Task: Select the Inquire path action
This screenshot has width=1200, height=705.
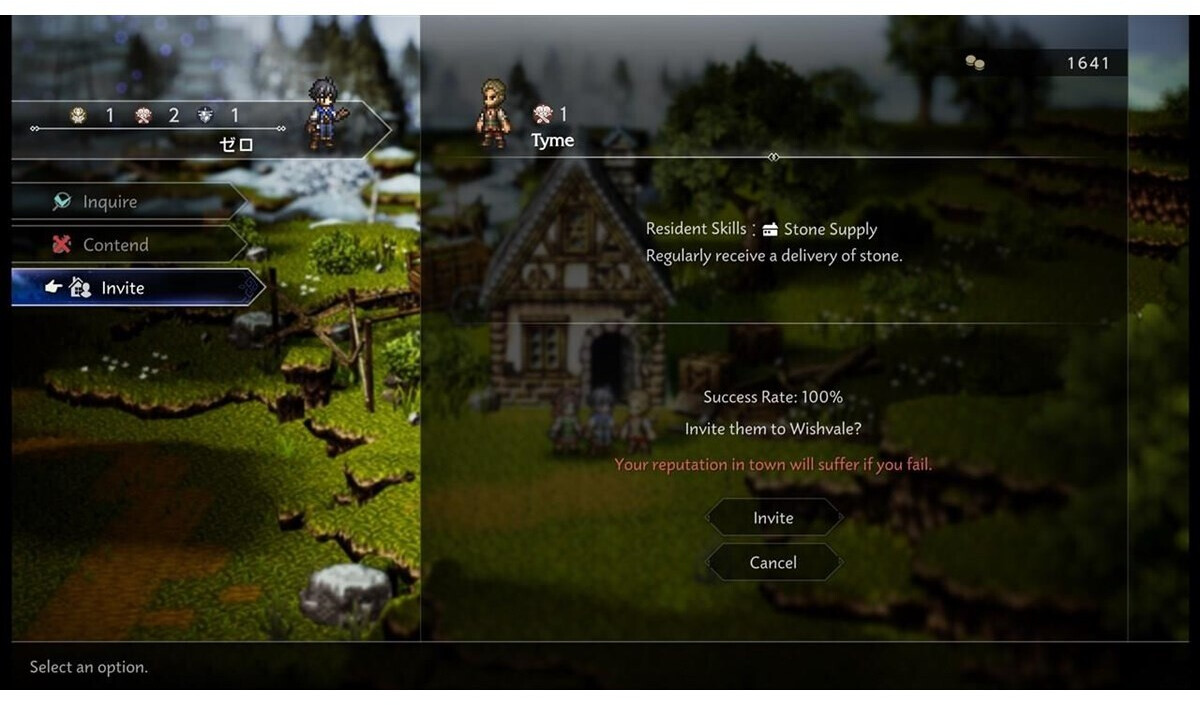Action: pyautogui.click(x=110, y=202)
